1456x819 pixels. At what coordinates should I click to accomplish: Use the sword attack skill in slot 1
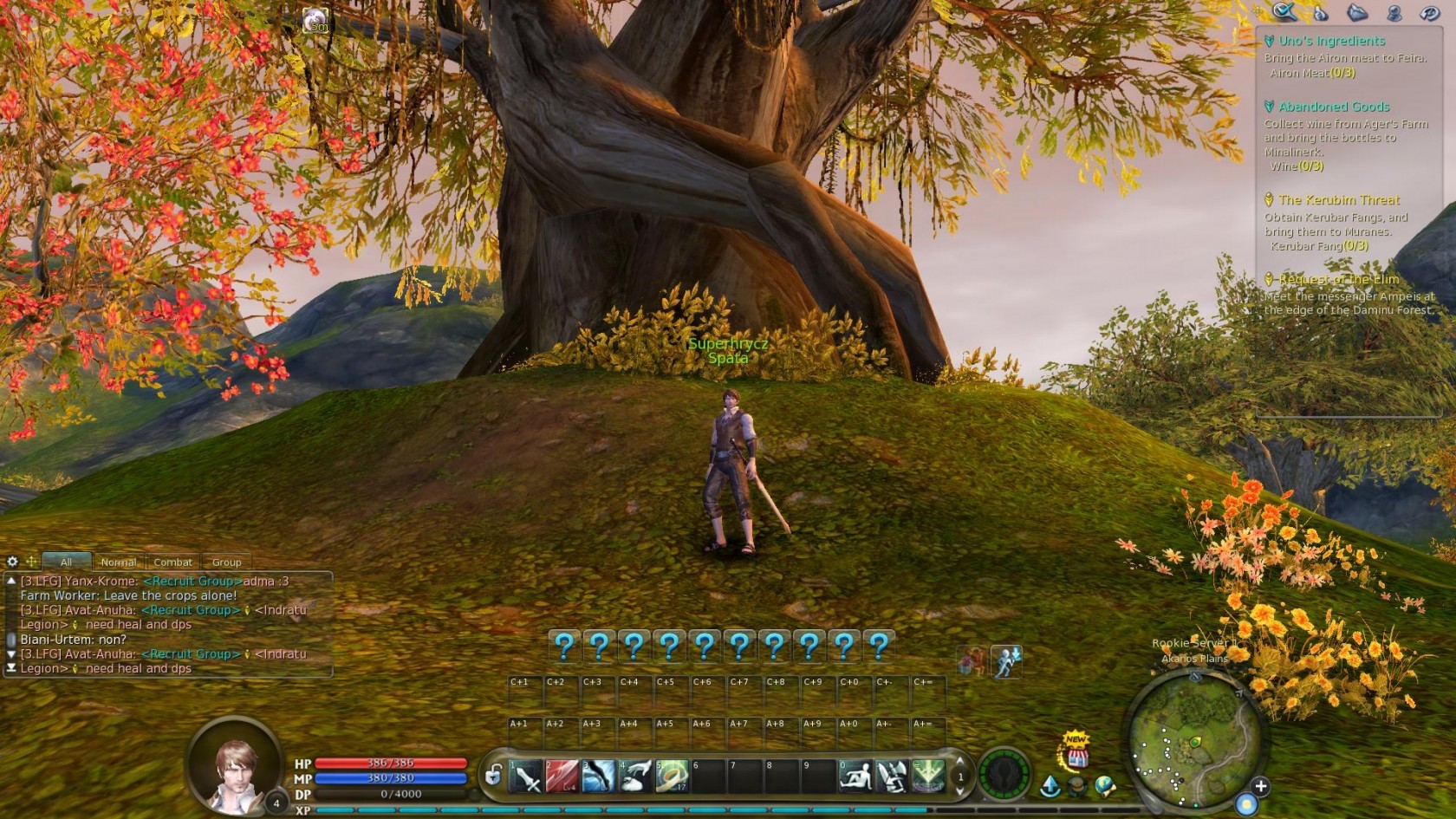coord(526,777)
